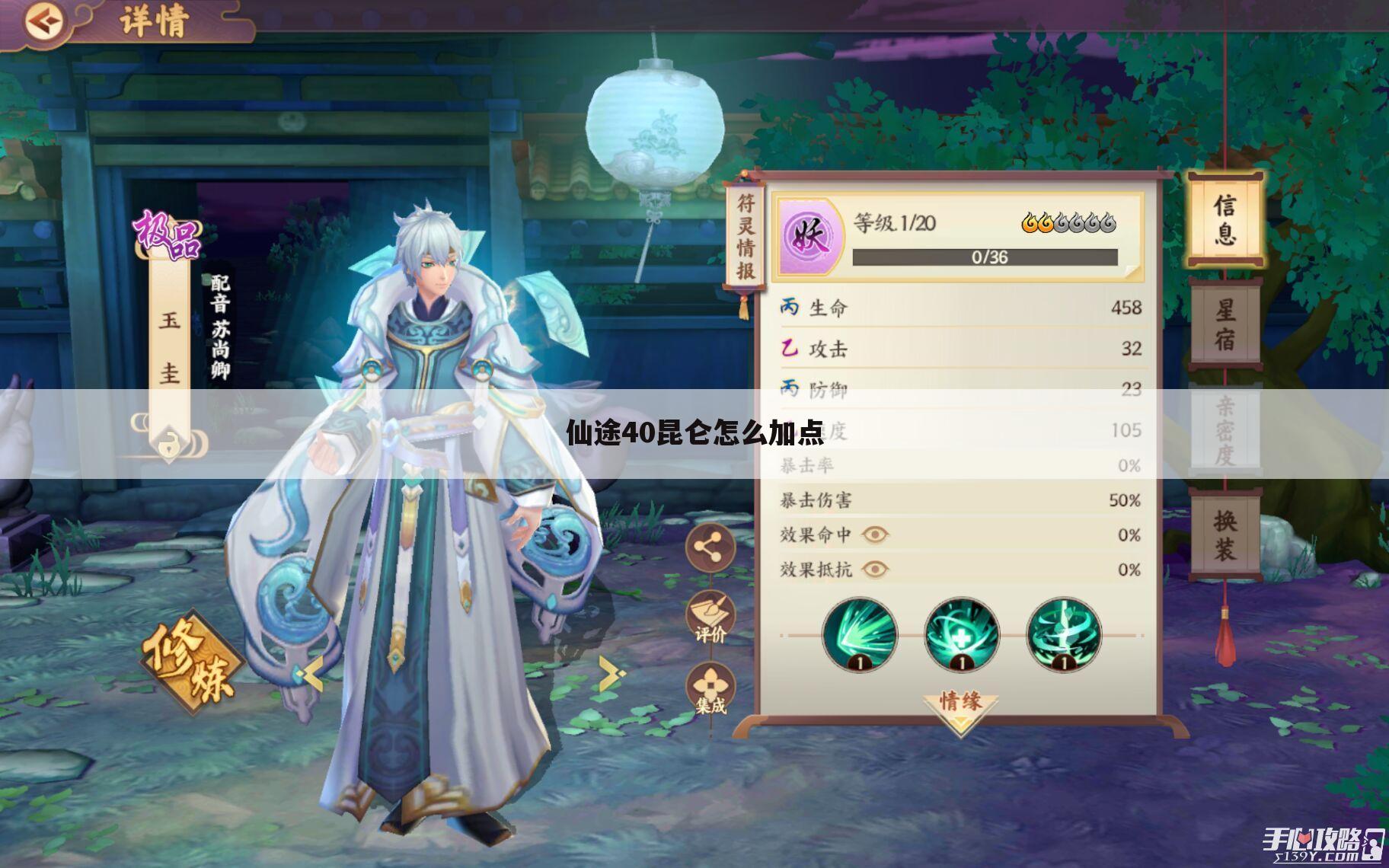The height and width of the screenshot is (868, 1389).
Task: Toggle the 效果抵抗 eye icon
Action: click(875, 569)
